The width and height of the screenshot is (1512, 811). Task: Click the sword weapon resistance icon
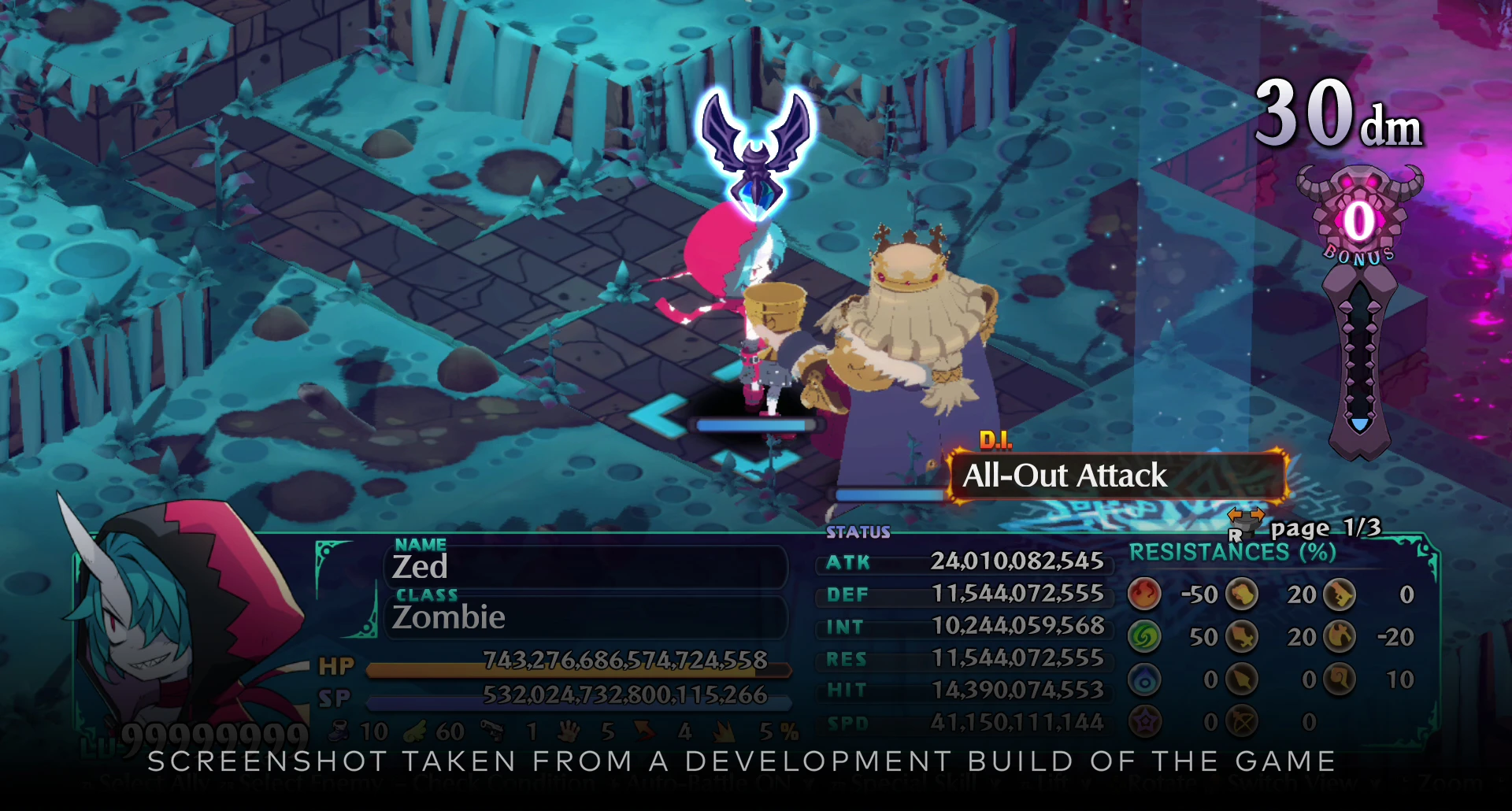click(x=1242, y=636)
